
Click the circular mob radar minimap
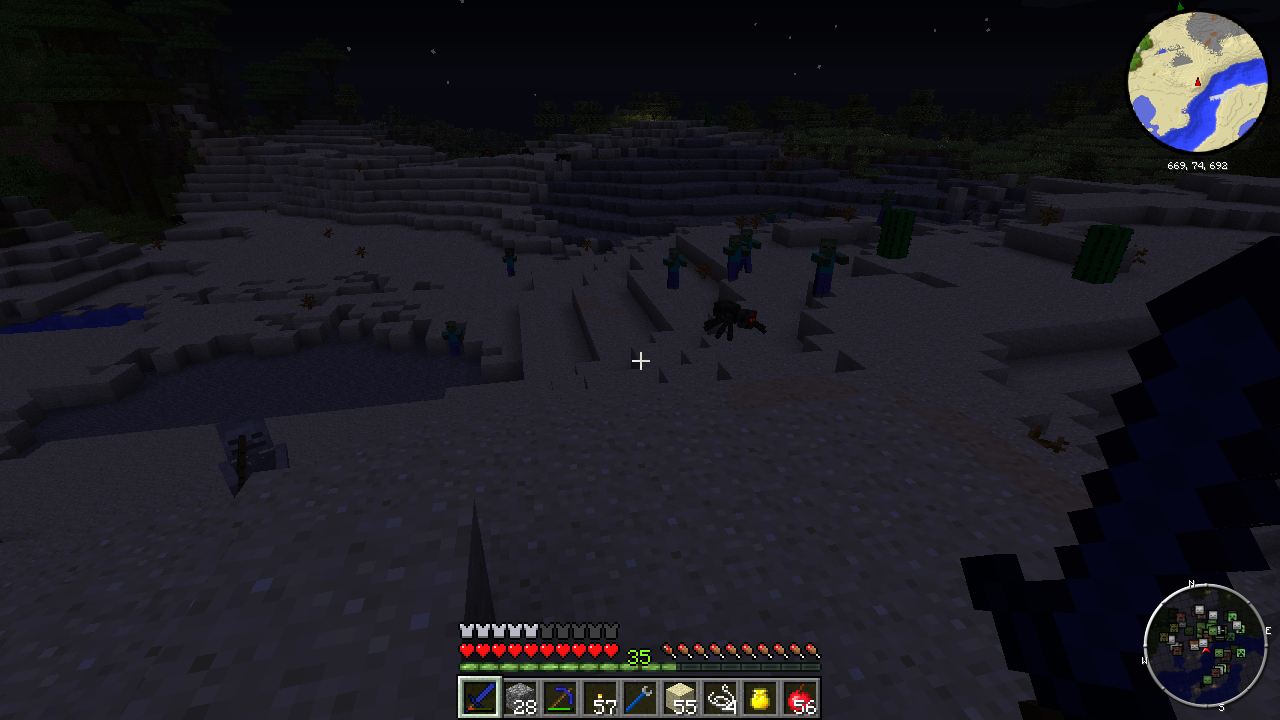pyautogui.click(x=1206, y=645)
